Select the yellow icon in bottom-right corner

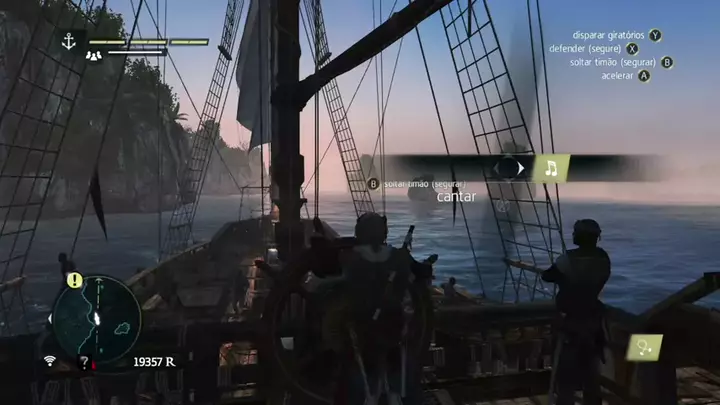point(644,348)
